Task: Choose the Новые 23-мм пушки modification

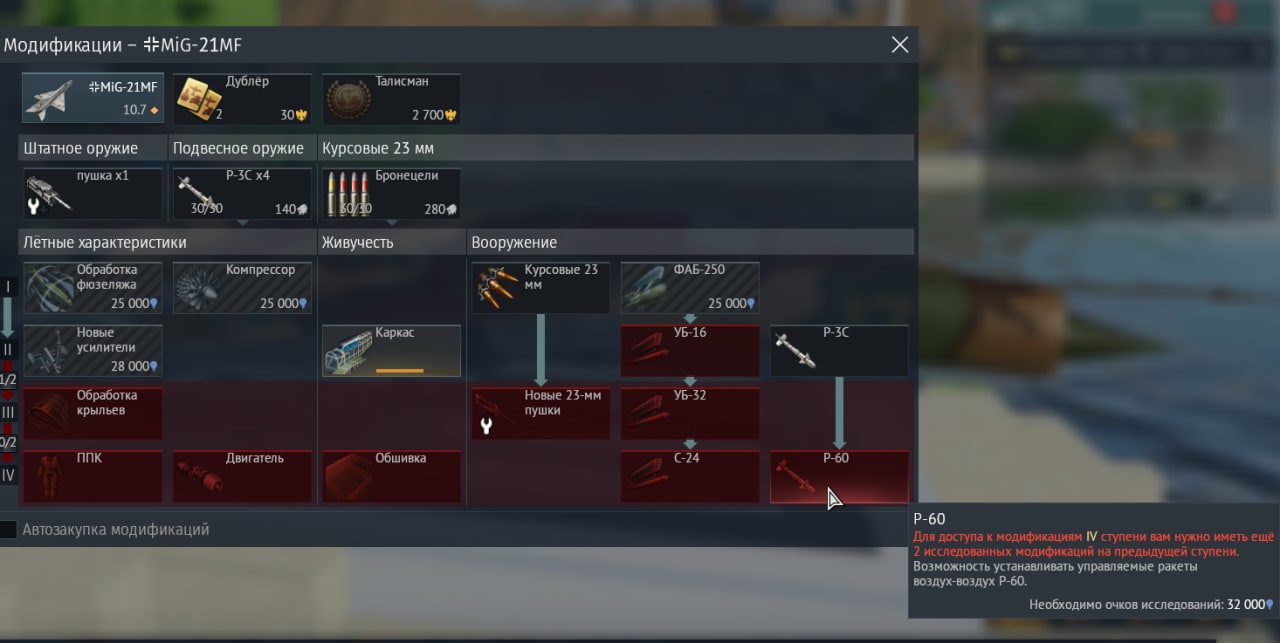Action: point(540,413)
